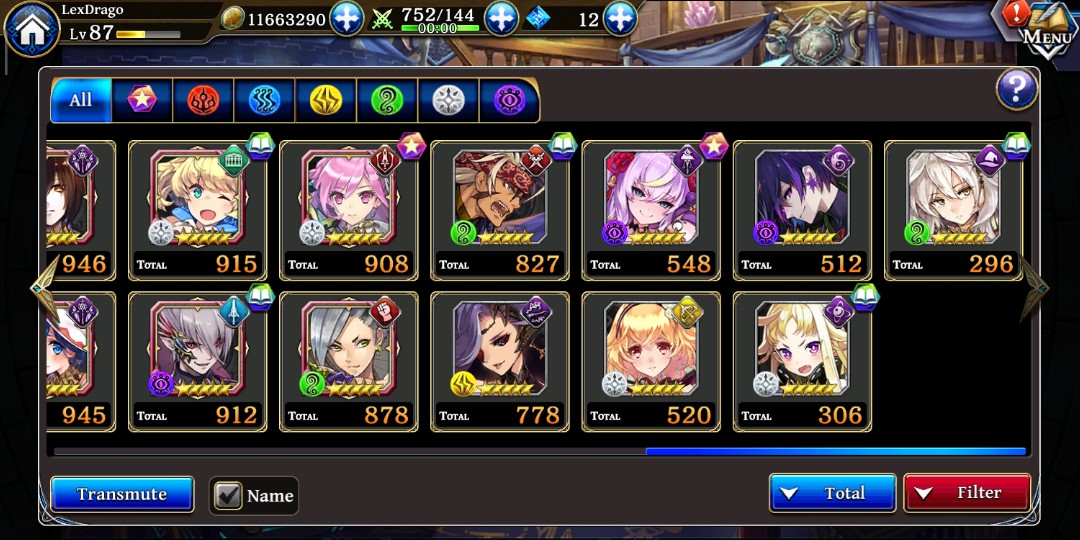Viewport: 1080px width, 540px height.
Task: Select the green wind element tab
Action: 387,100
